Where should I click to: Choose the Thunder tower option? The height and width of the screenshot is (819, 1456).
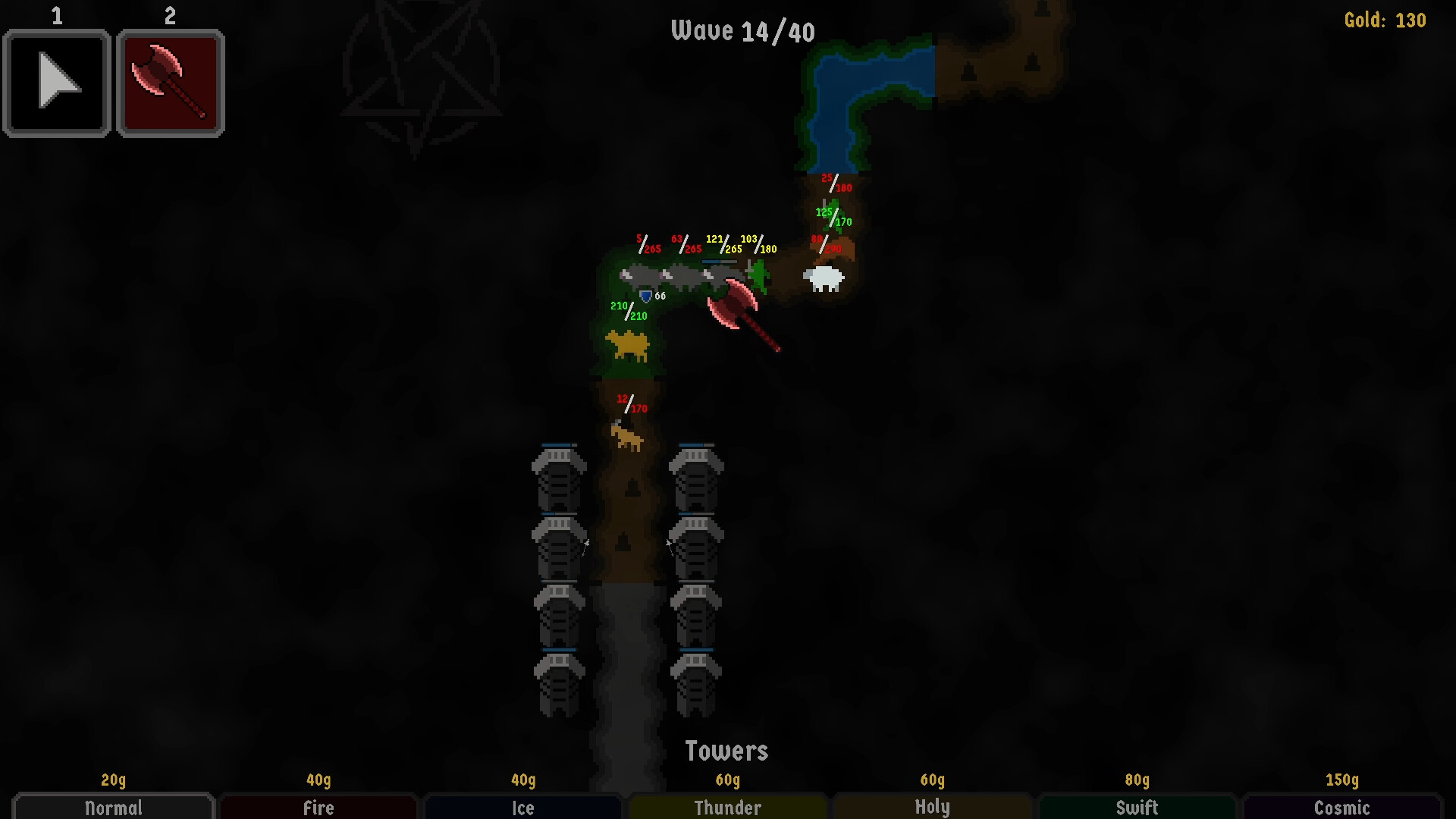(726, 808)
